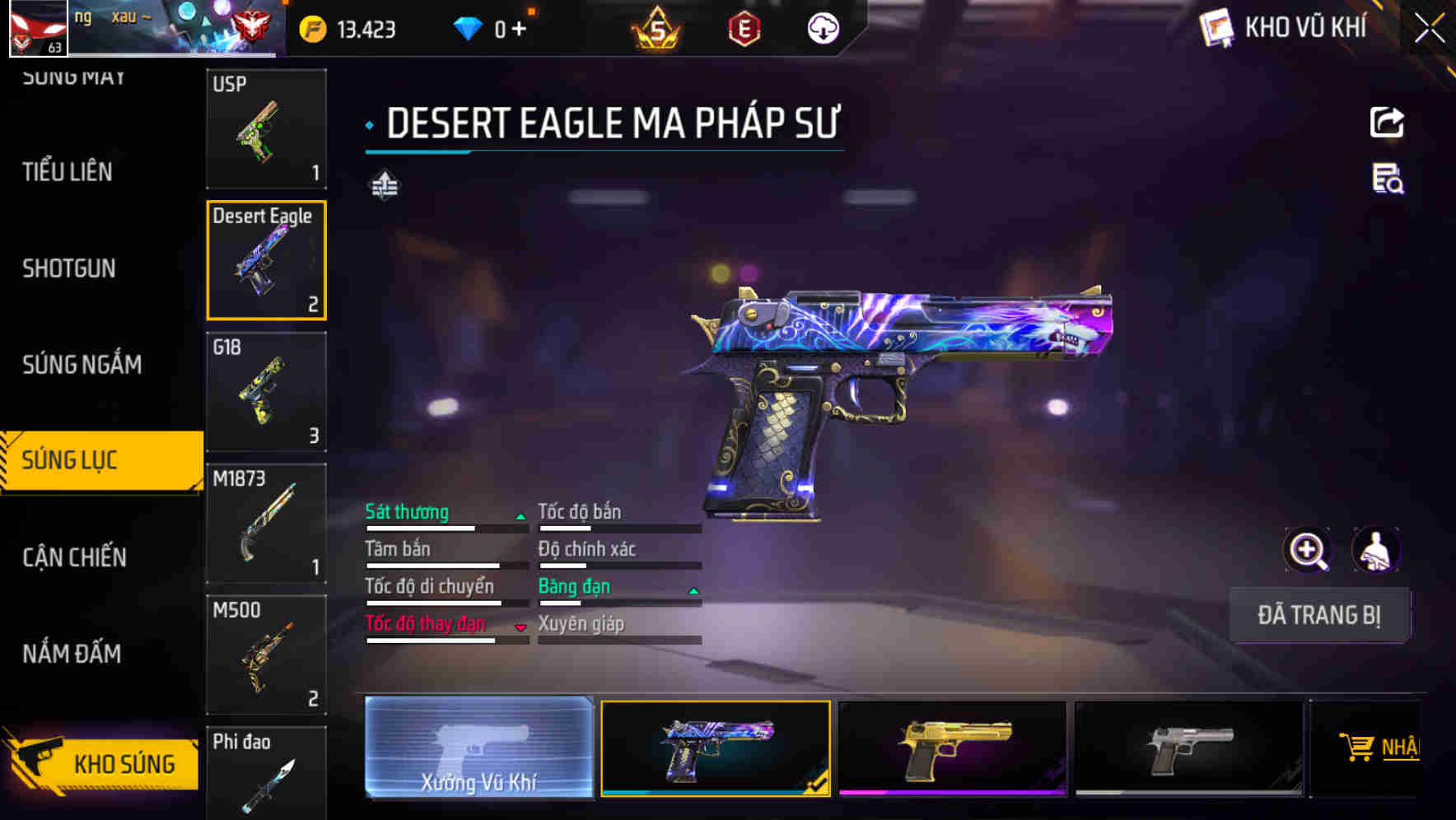Open the attachment icon under the weapon title
The width and height of the screenshot is (1456, 820).
pos(384,184)
